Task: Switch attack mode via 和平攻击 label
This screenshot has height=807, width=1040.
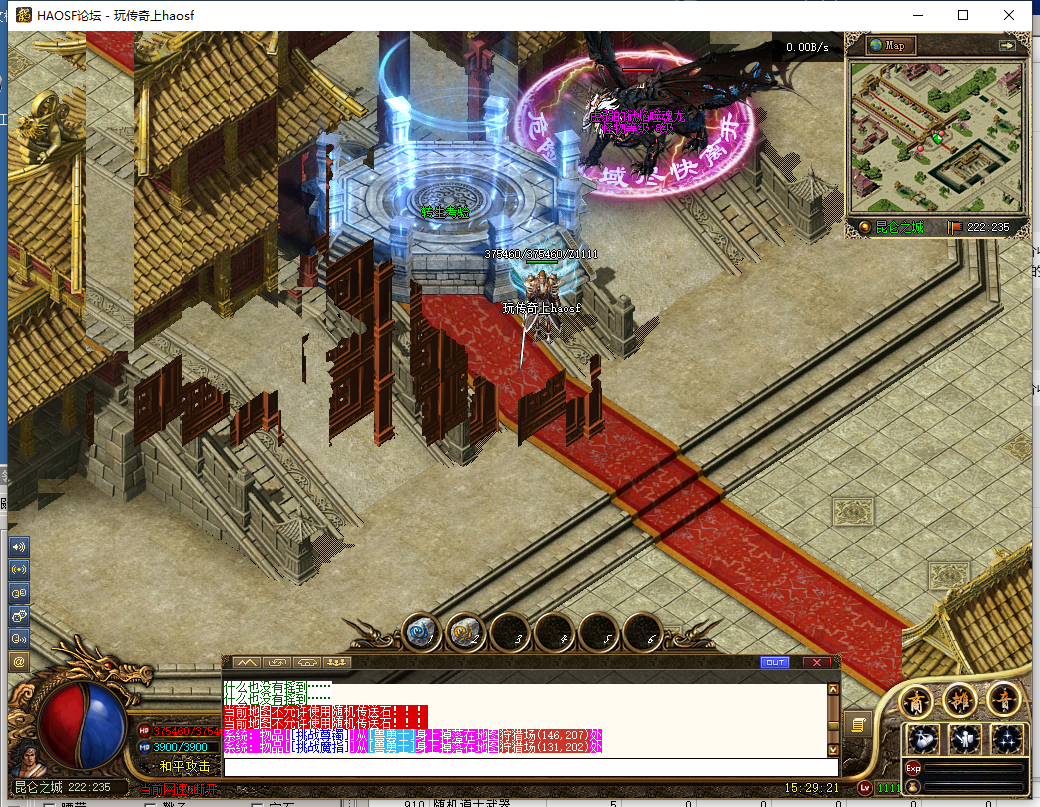Action: [x=185, y=766]
